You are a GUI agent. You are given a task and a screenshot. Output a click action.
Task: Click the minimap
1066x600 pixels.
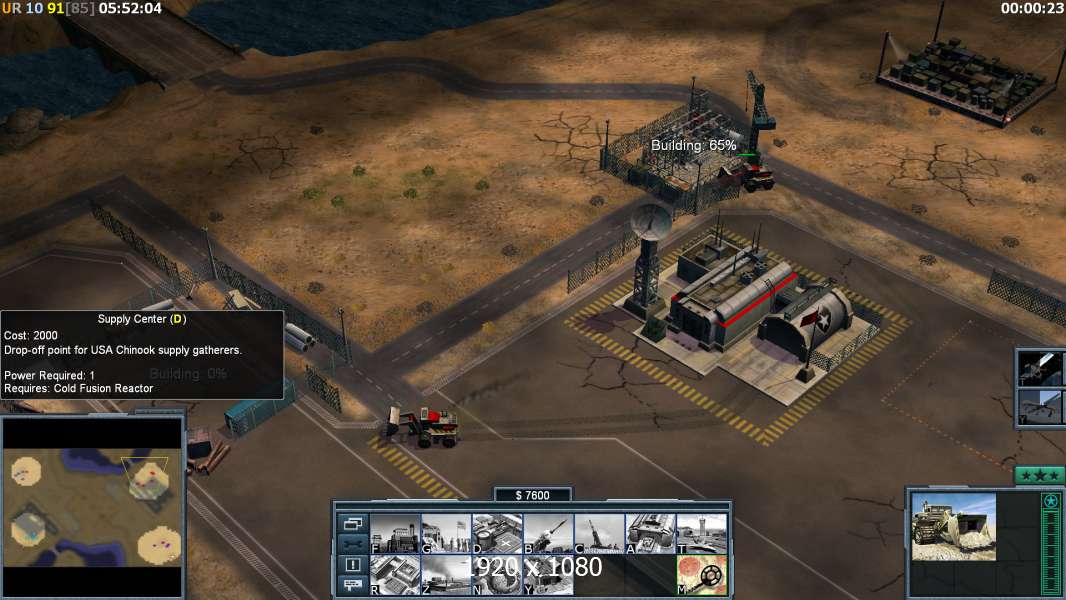point(92,506)
